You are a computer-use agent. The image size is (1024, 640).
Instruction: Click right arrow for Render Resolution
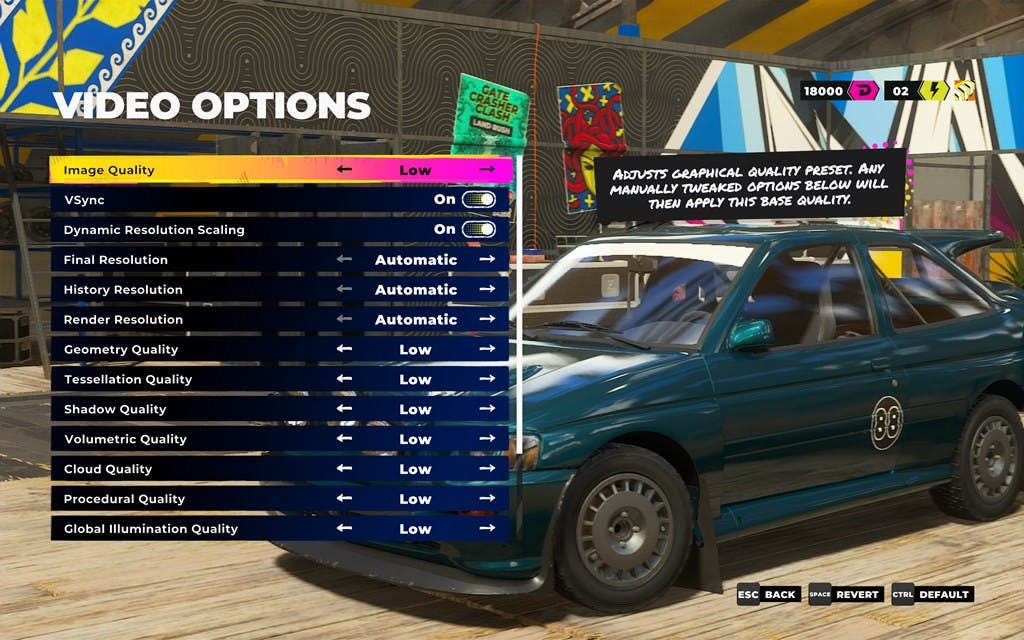click(x=487, y=320)
